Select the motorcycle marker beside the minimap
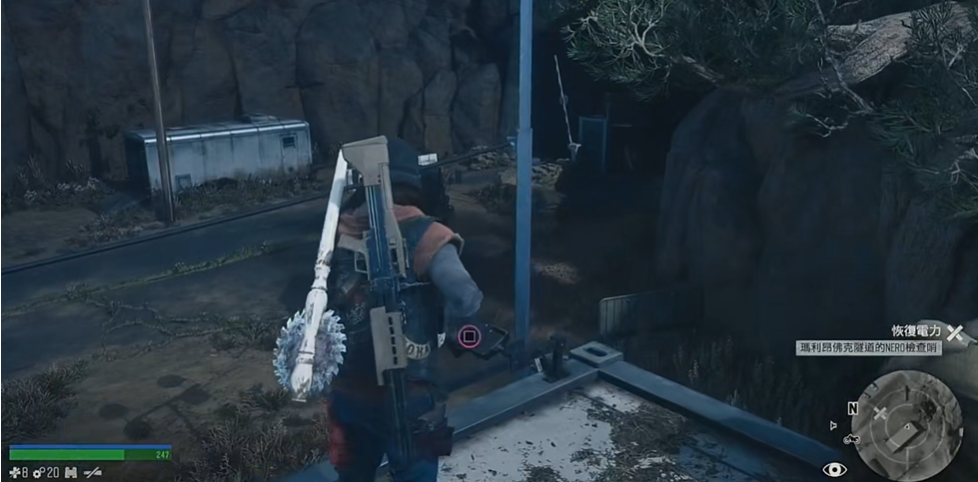 pyautogui.click(x=852, y=438)
